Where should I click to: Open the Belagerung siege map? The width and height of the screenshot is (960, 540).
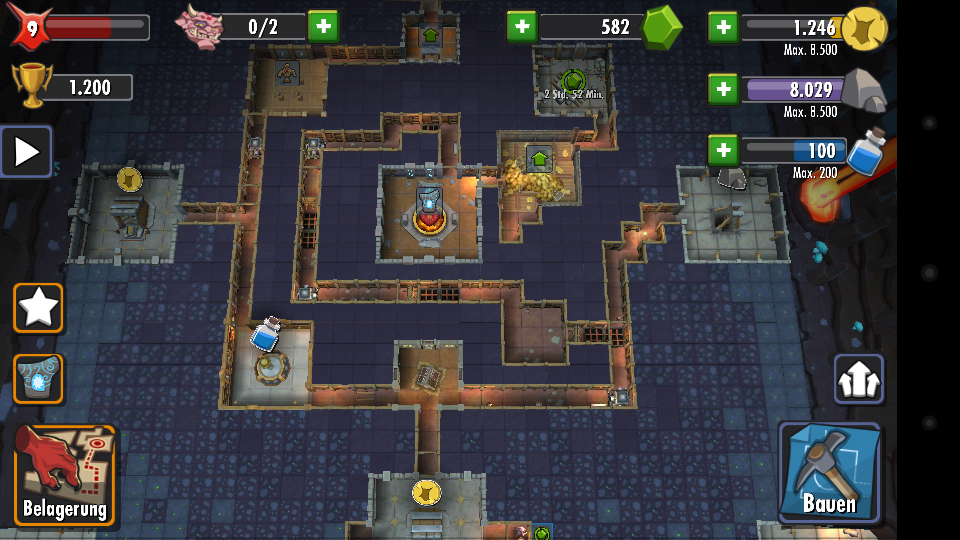coord(65,476)
